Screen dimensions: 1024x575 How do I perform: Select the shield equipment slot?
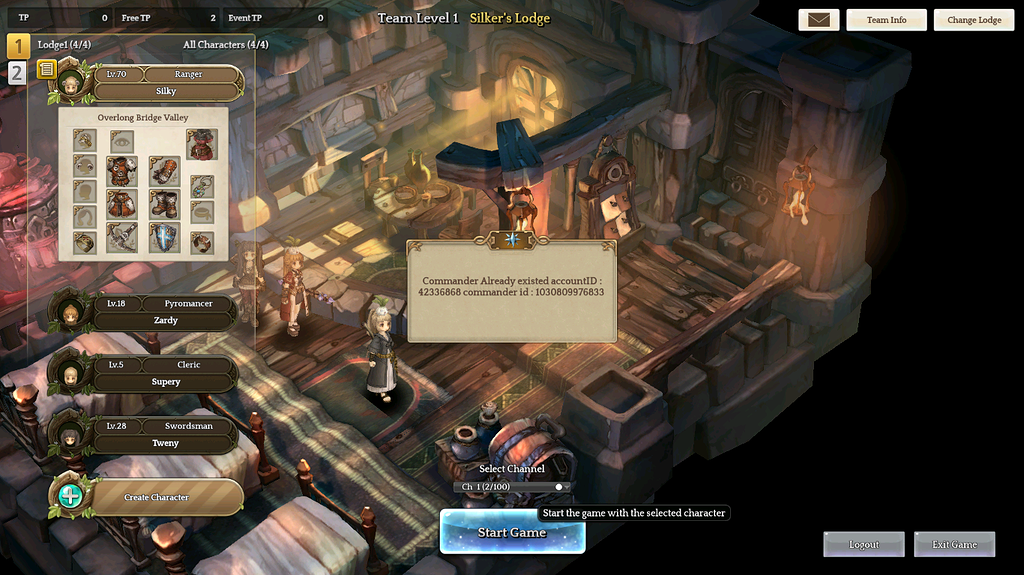(x=164, y=238)
